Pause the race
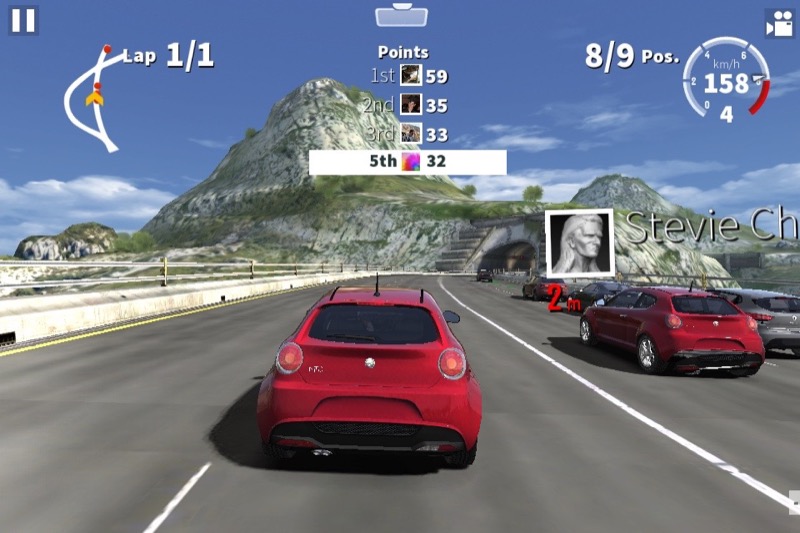800x533 pixels. click(23, 20)
